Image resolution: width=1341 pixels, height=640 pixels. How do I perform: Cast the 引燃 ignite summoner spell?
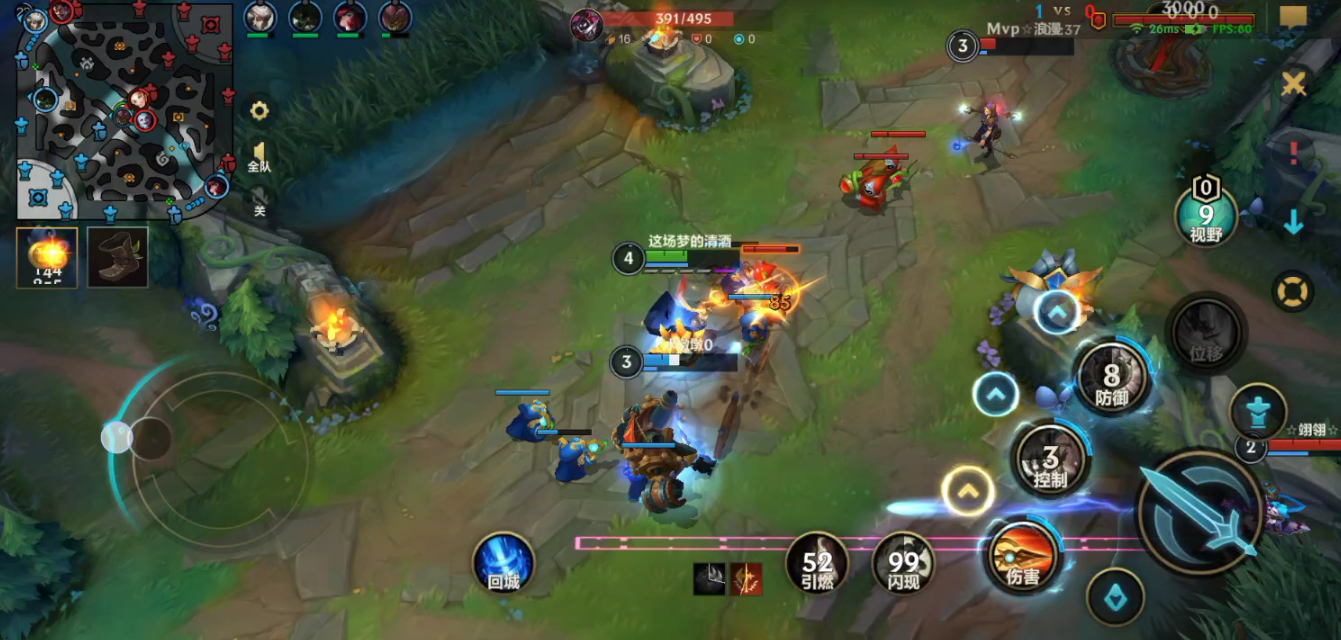(817, 563)
